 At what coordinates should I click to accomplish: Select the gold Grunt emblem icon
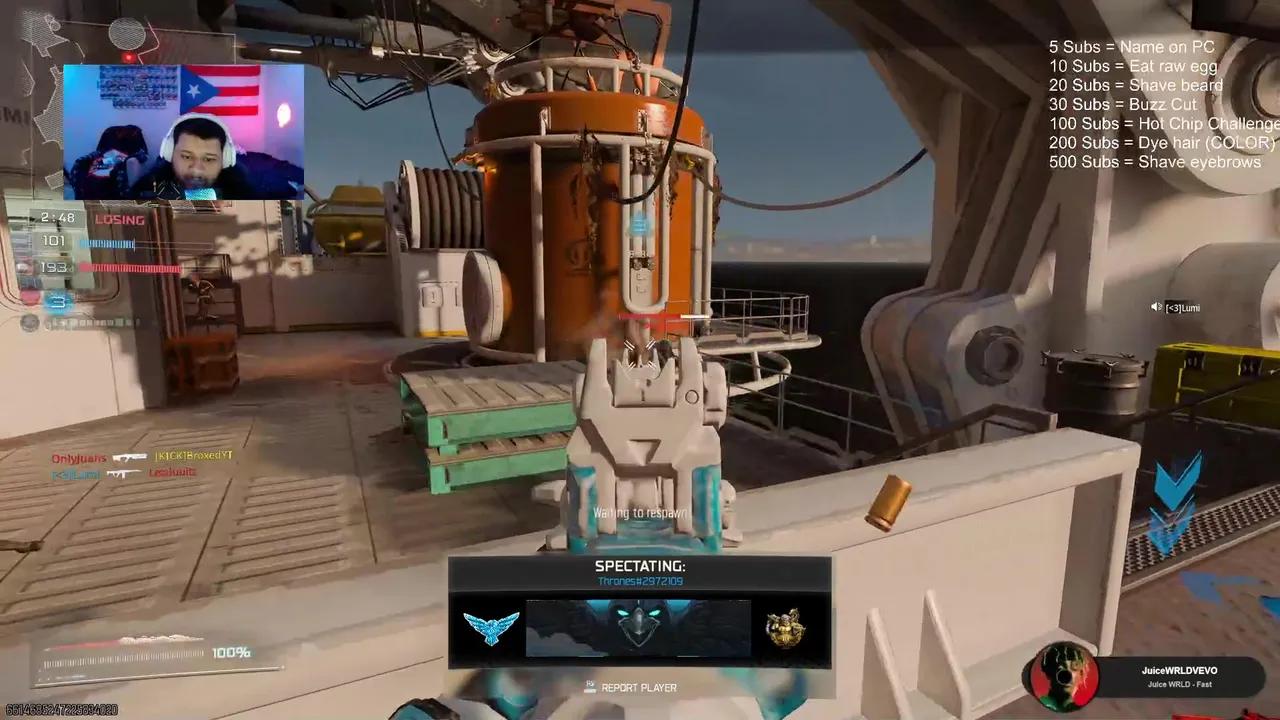pyautogui.click(x=785, y=628)
